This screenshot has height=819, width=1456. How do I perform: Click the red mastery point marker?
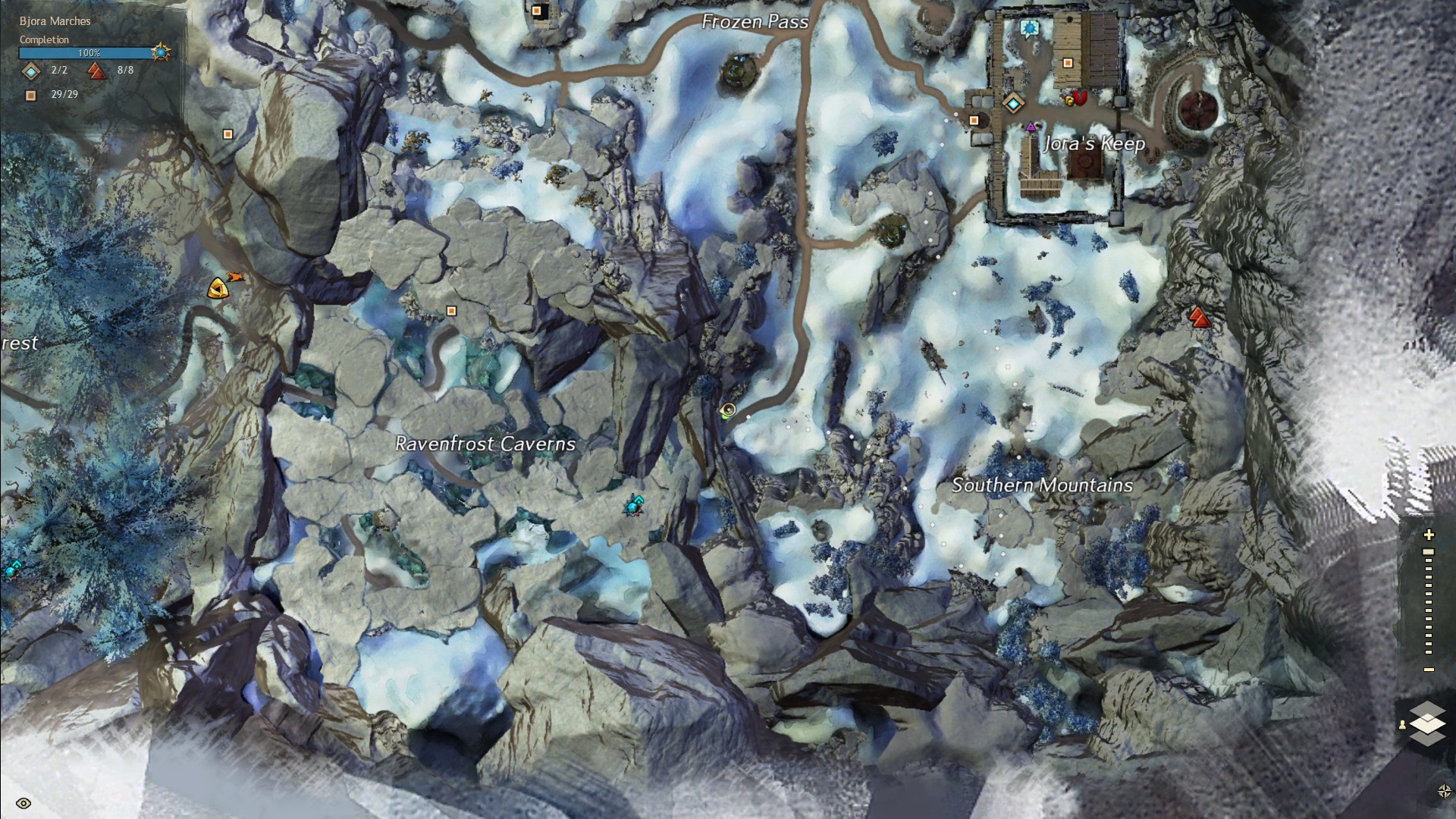pos(1198,317)
